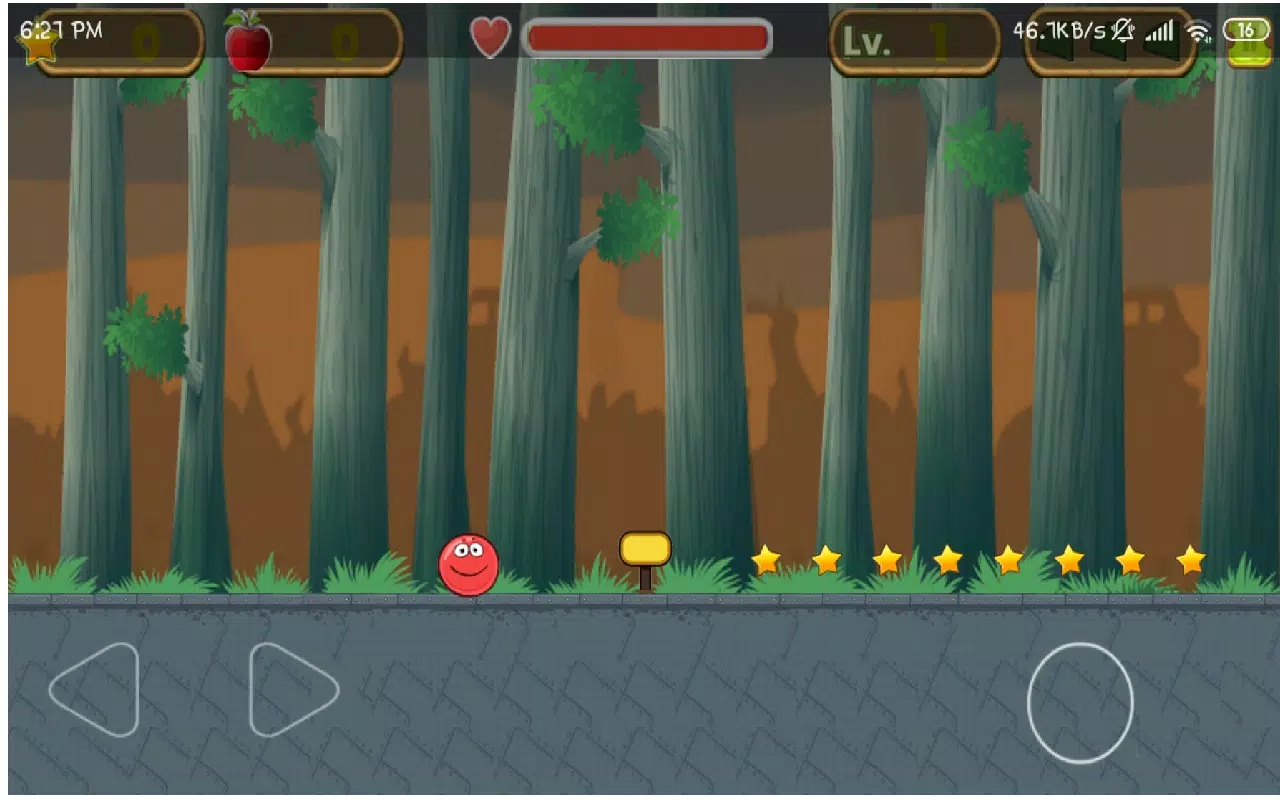Tap the Lv. 1 level indicator

point(913,42)
